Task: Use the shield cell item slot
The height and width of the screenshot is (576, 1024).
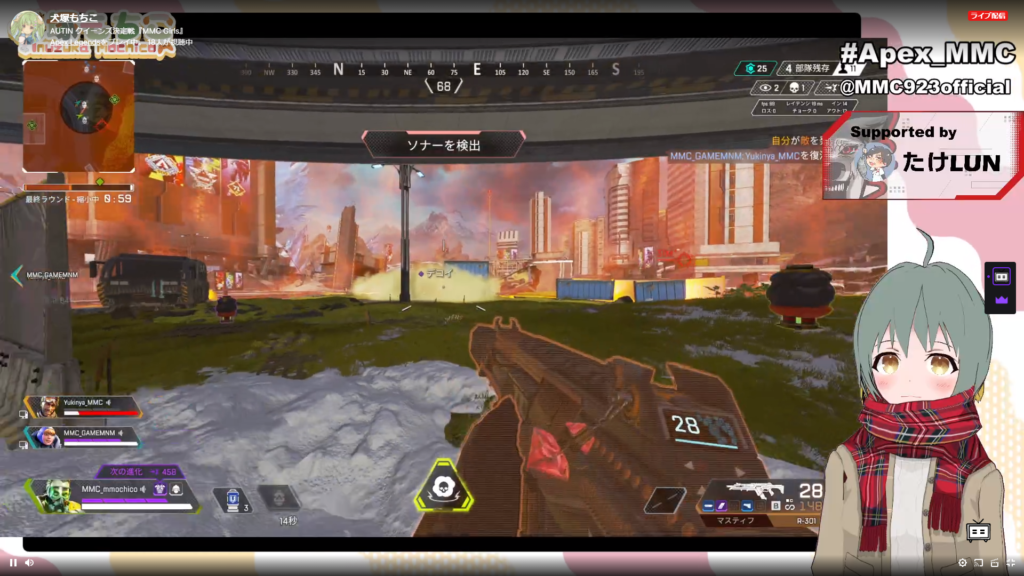Action: [x=233, y=496]
